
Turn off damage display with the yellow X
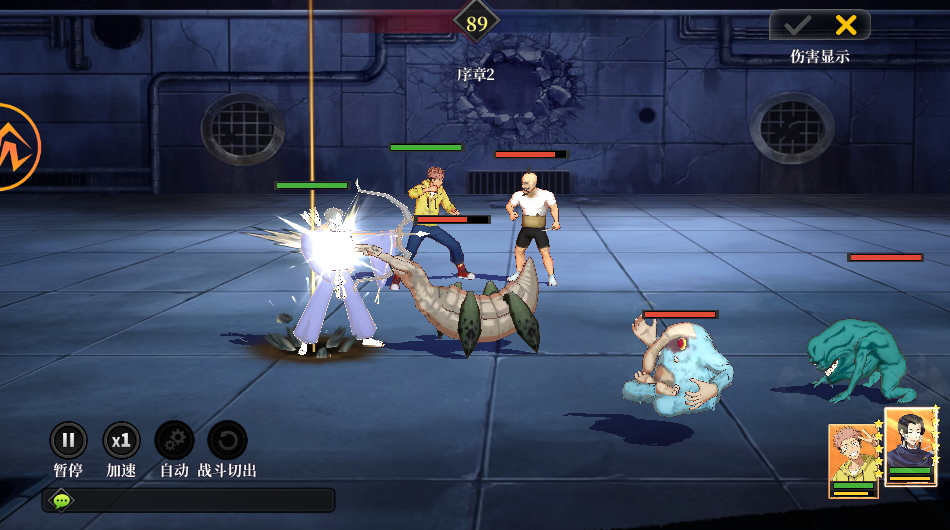point(845,25)
